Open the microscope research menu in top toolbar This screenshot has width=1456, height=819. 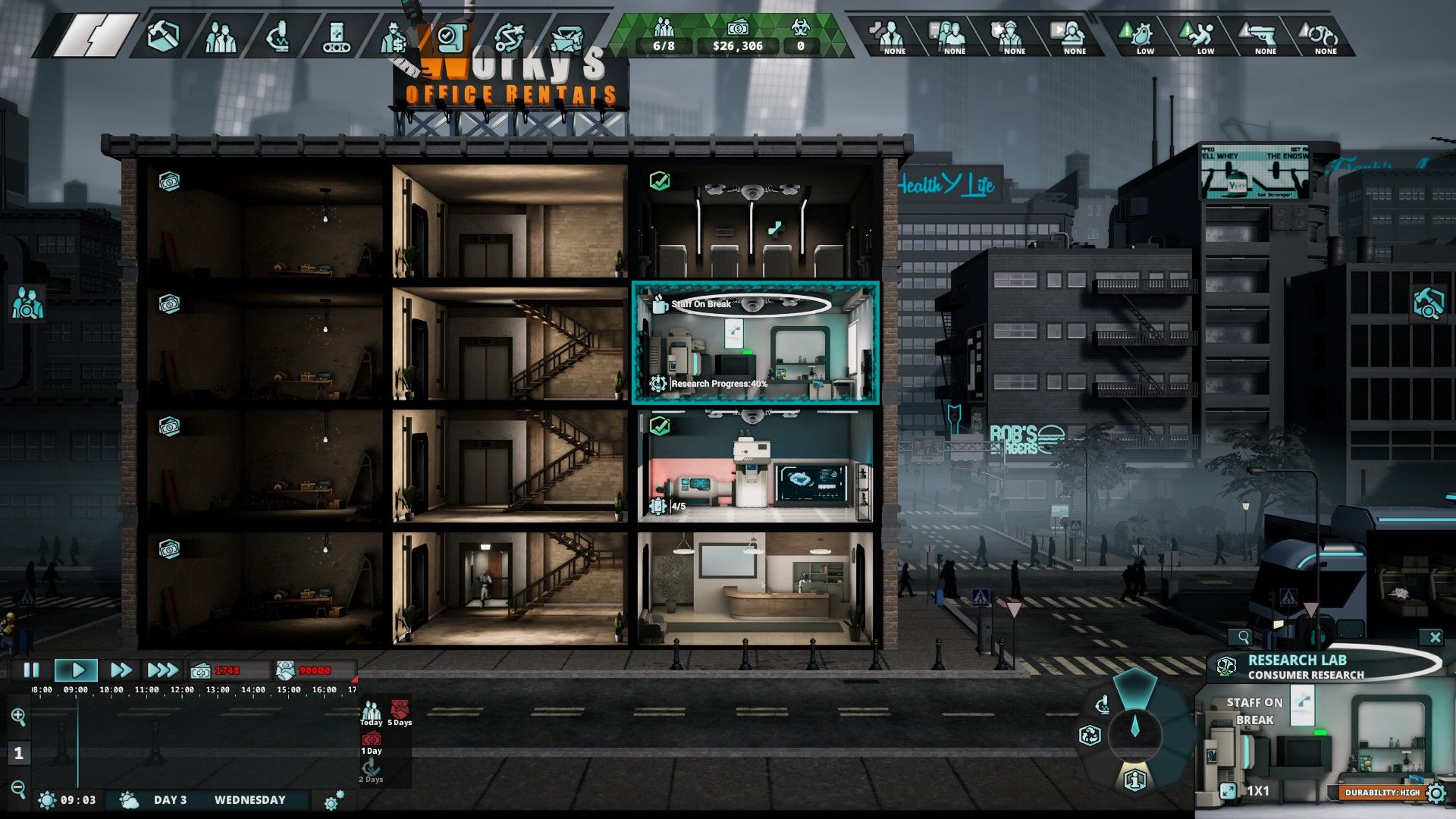[278, 36]
